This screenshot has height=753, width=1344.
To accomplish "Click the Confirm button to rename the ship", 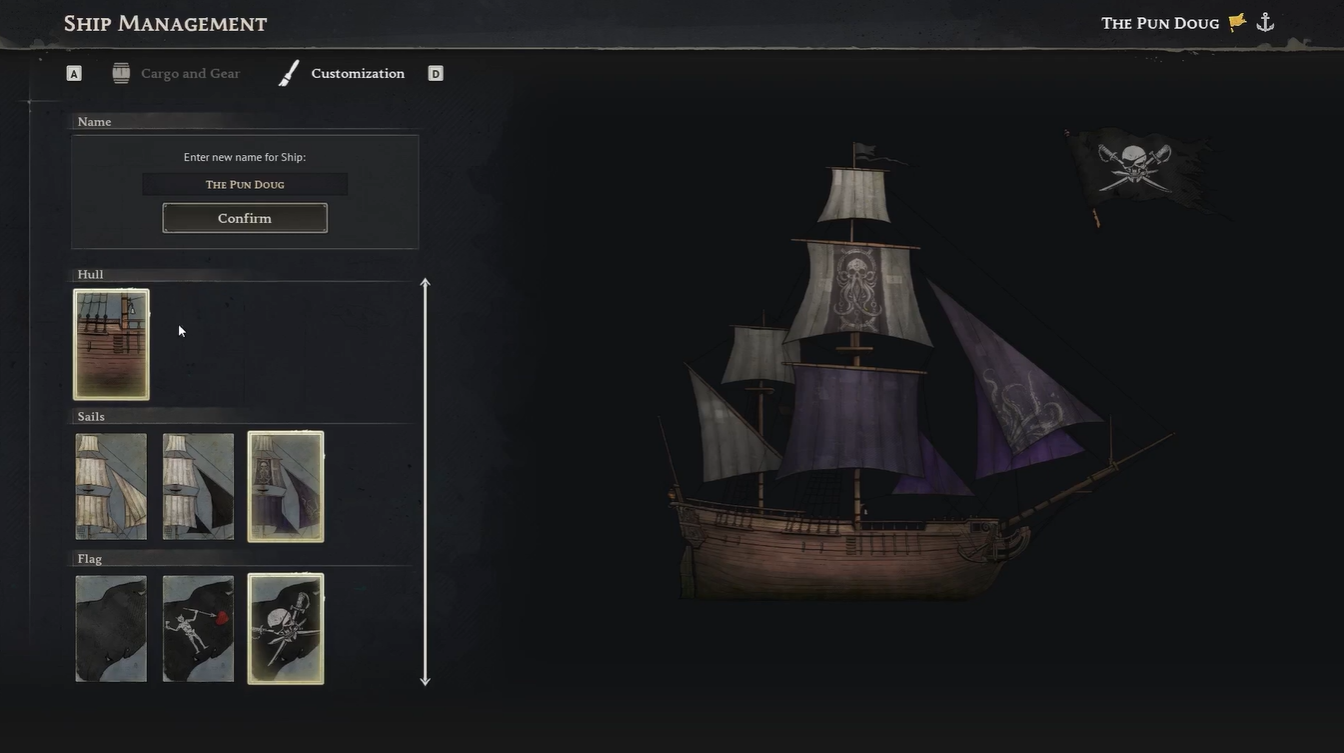I will [244, 217].
